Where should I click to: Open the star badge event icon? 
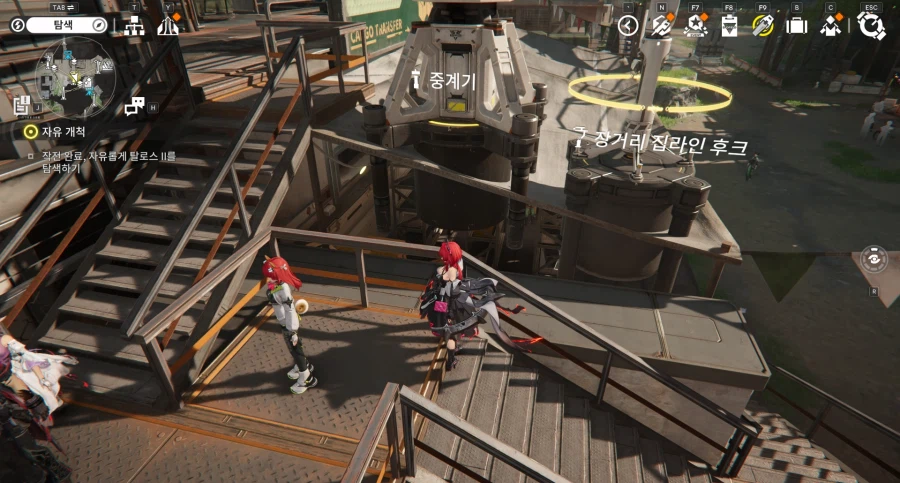pos(695,26)
